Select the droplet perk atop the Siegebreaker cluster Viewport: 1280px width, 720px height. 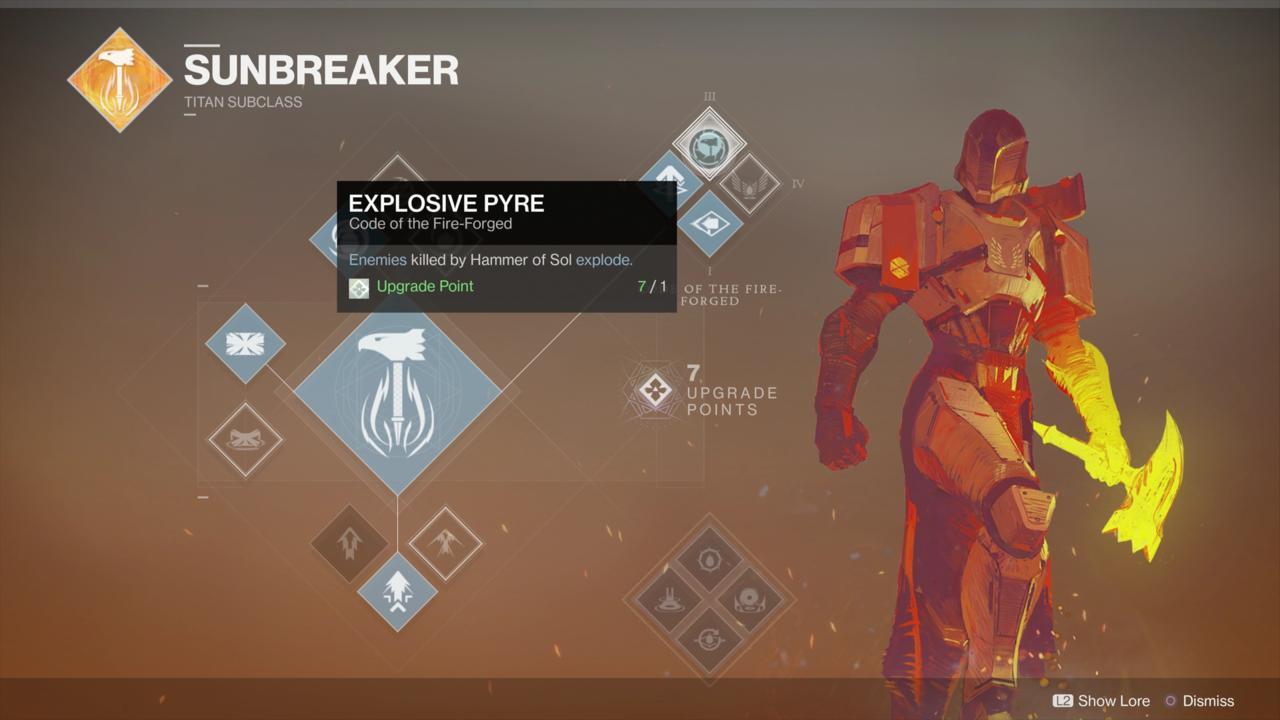pyautogui.click(x=710, y=560)
